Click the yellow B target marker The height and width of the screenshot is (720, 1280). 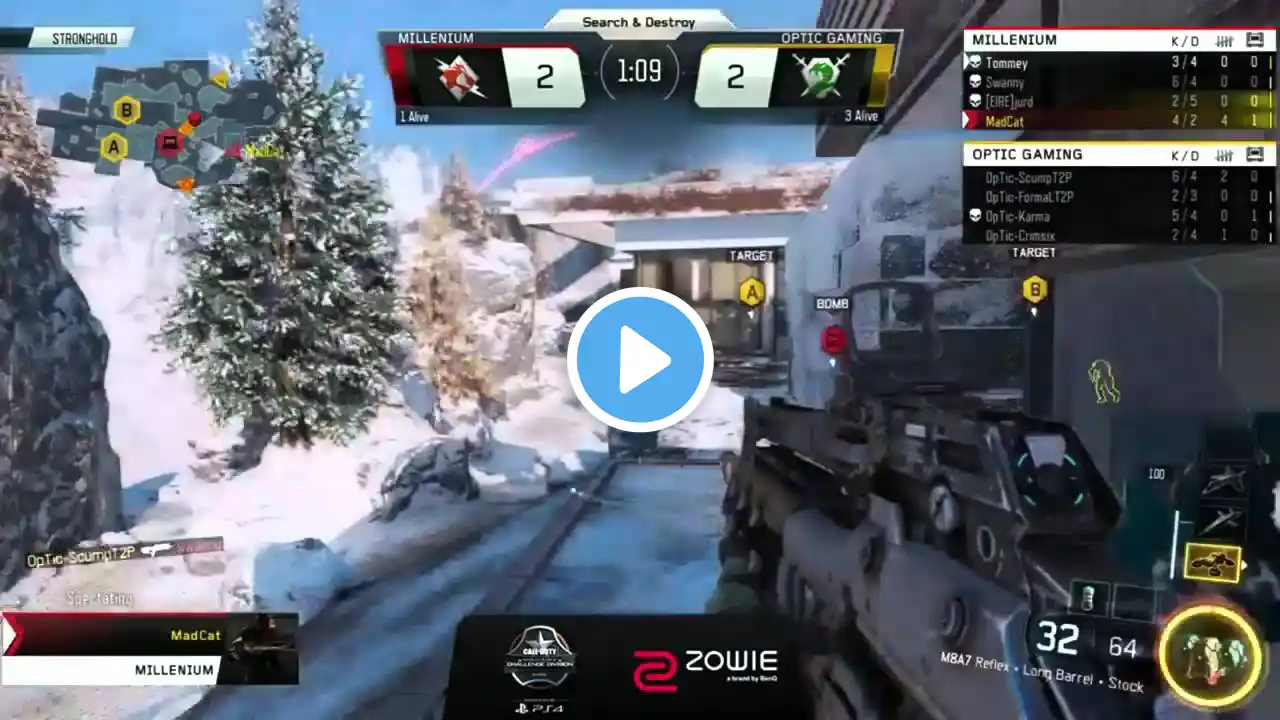click(x=1034, y=290)
